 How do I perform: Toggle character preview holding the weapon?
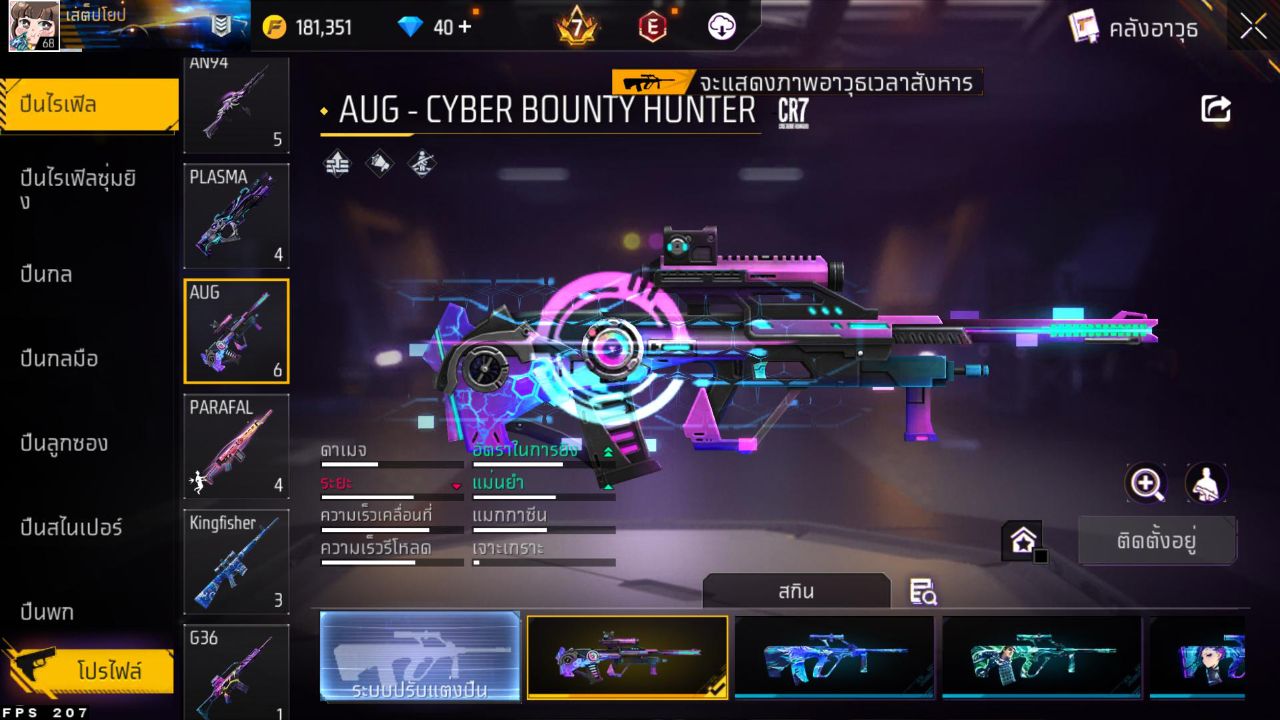1207,484
